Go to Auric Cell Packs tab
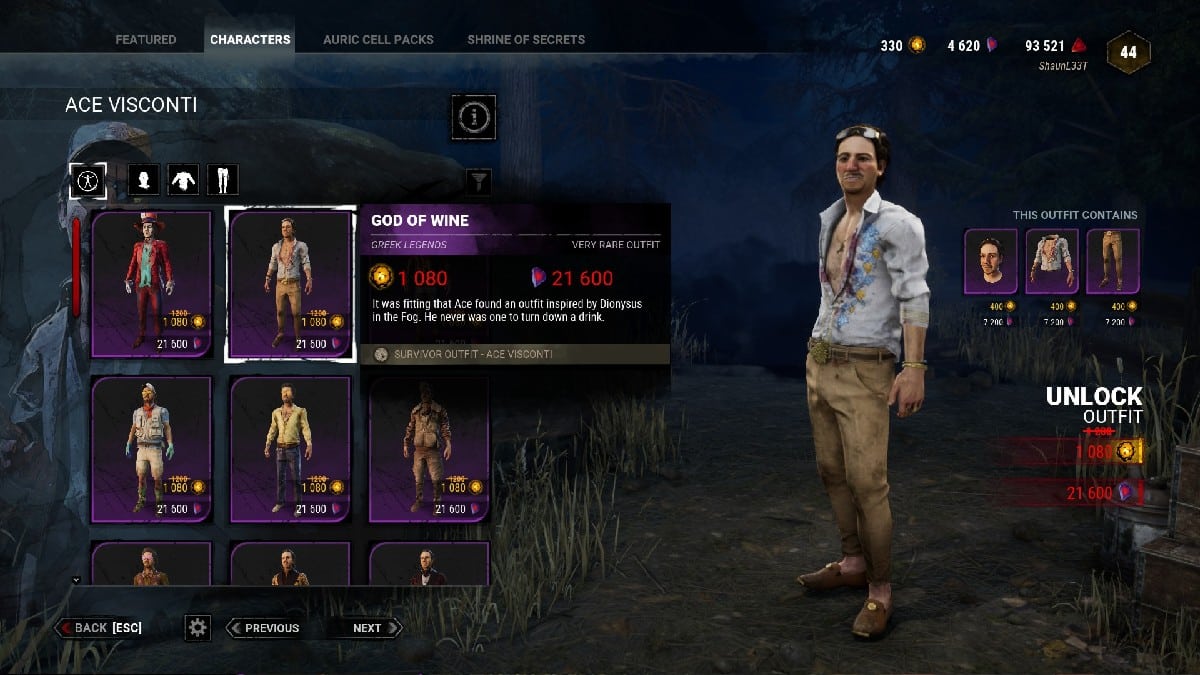The width and height of the screenshot is (1200, 675). click(378, 40)
